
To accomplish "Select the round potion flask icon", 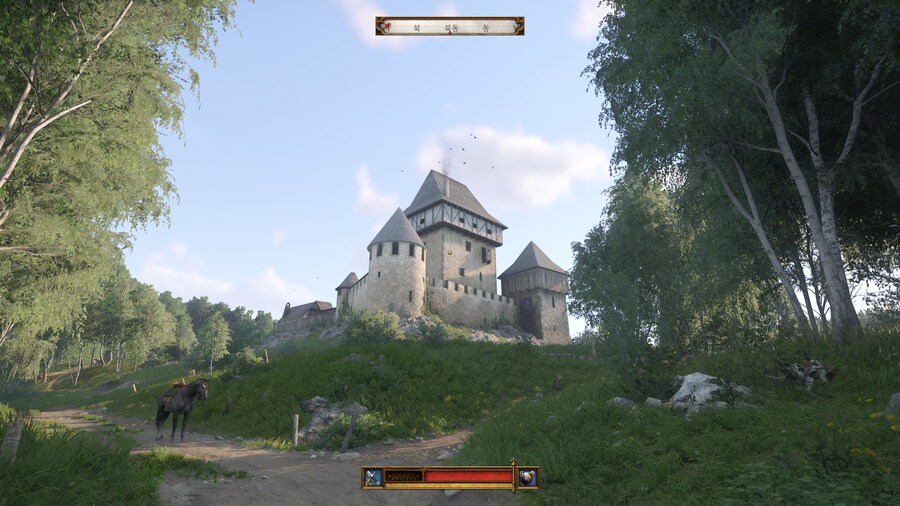I will click(x=527, y=478).
